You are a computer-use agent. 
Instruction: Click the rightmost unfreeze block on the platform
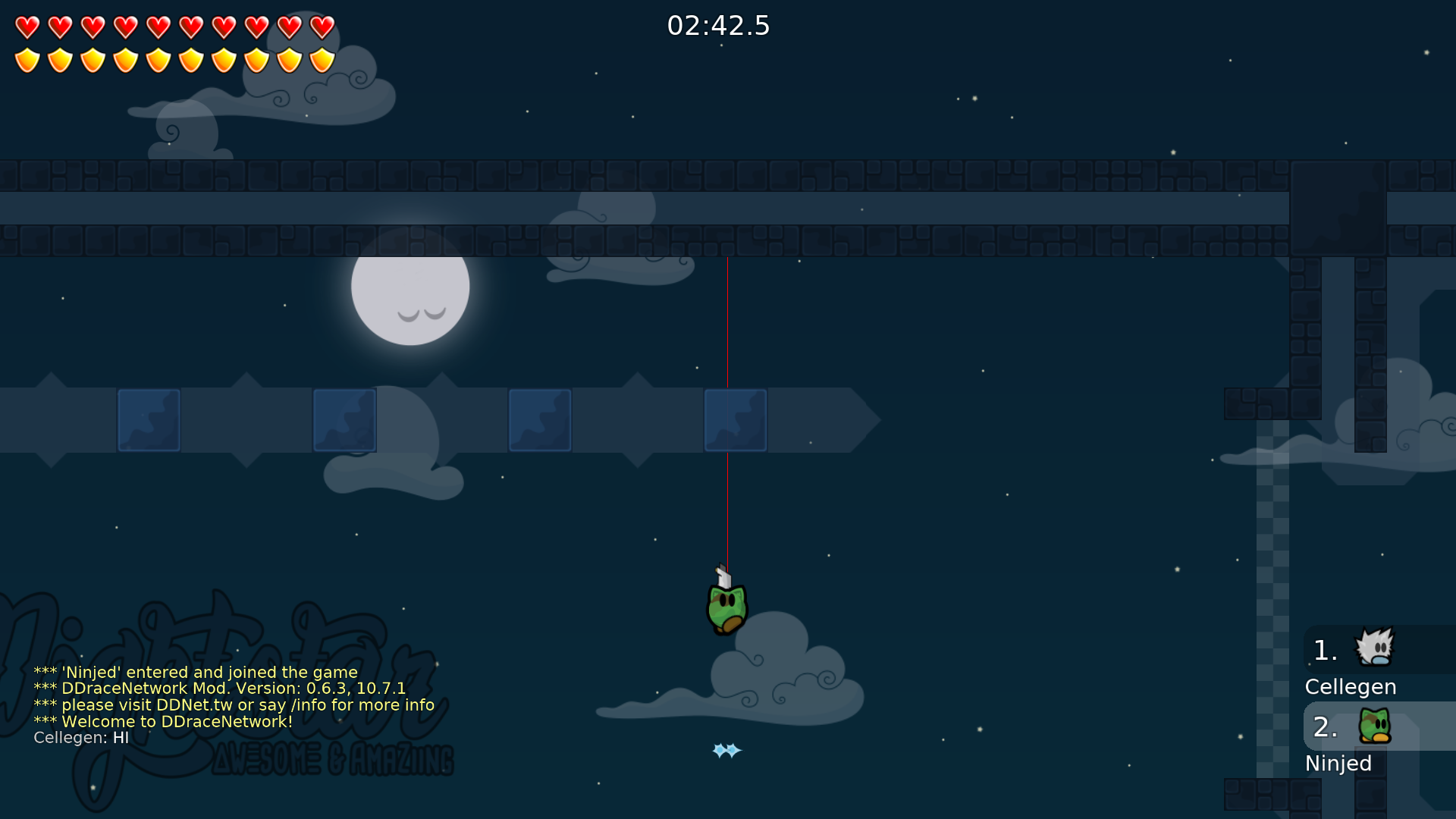[x=735, y=419]
